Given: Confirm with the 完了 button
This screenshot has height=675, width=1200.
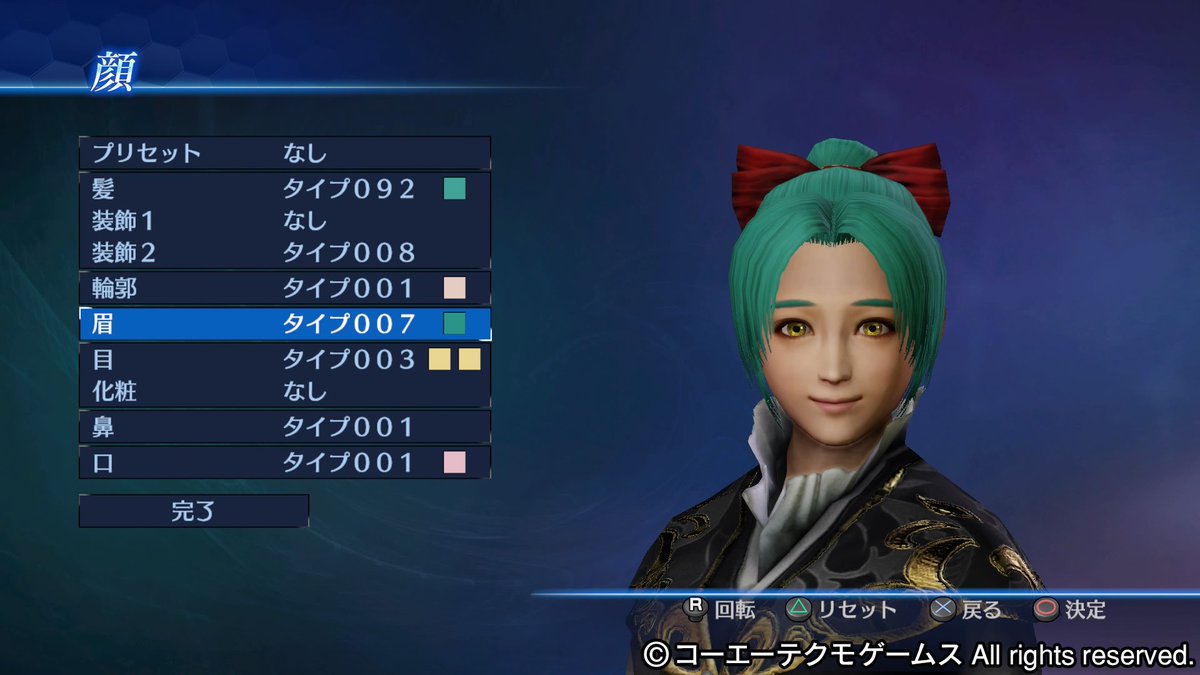Looking at the screenshot, I should click(x=194, y=511).
